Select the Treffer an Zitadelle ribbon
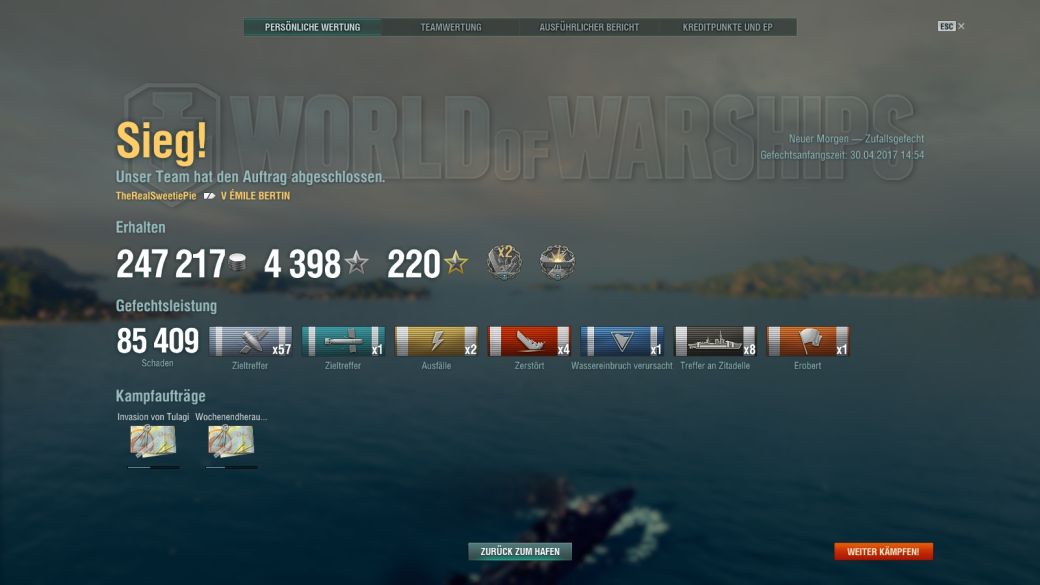The height and width of the screenshot is (585, 1040). (x=716, y=341)
